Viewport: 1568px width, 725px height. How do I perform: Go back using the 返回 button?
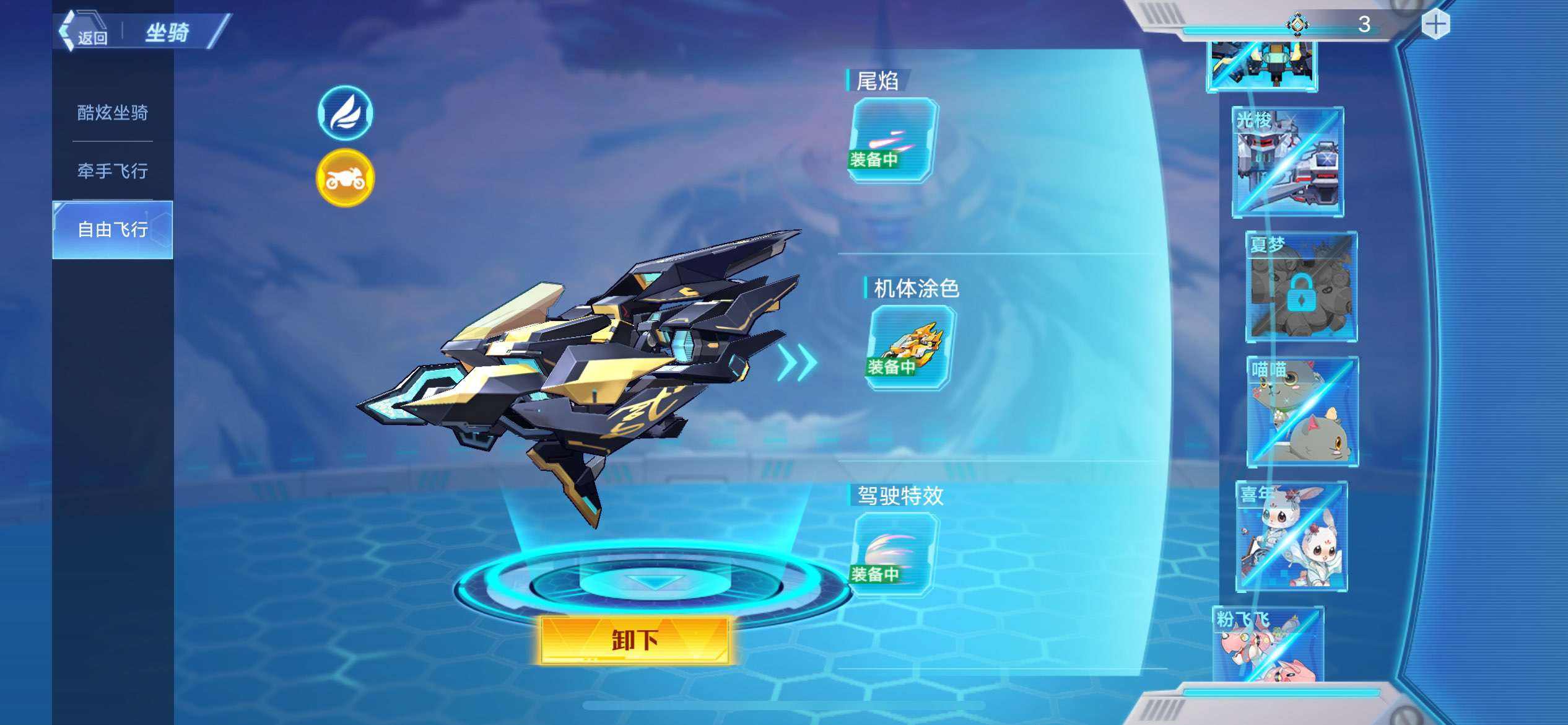[x=85, y=32]
